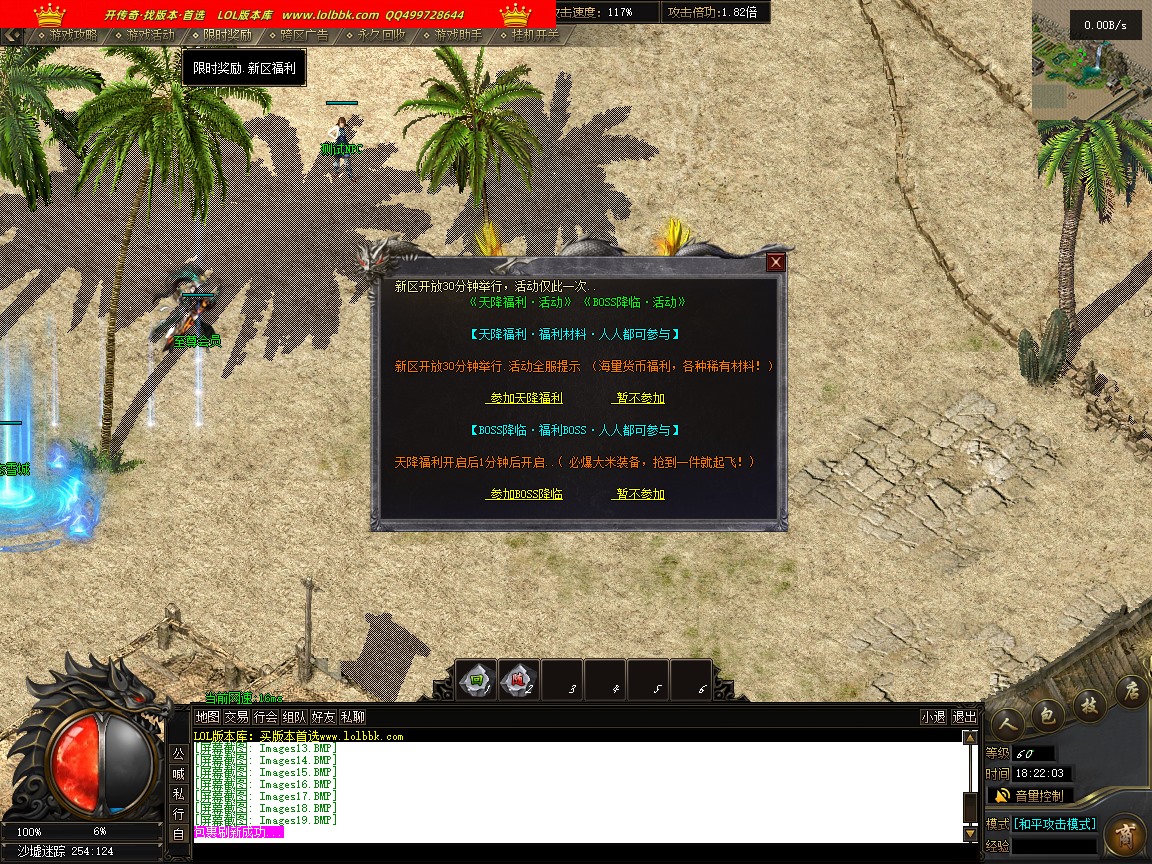
Task: Open the 游戏活动 top menu
Action: [x=150, y=35]
